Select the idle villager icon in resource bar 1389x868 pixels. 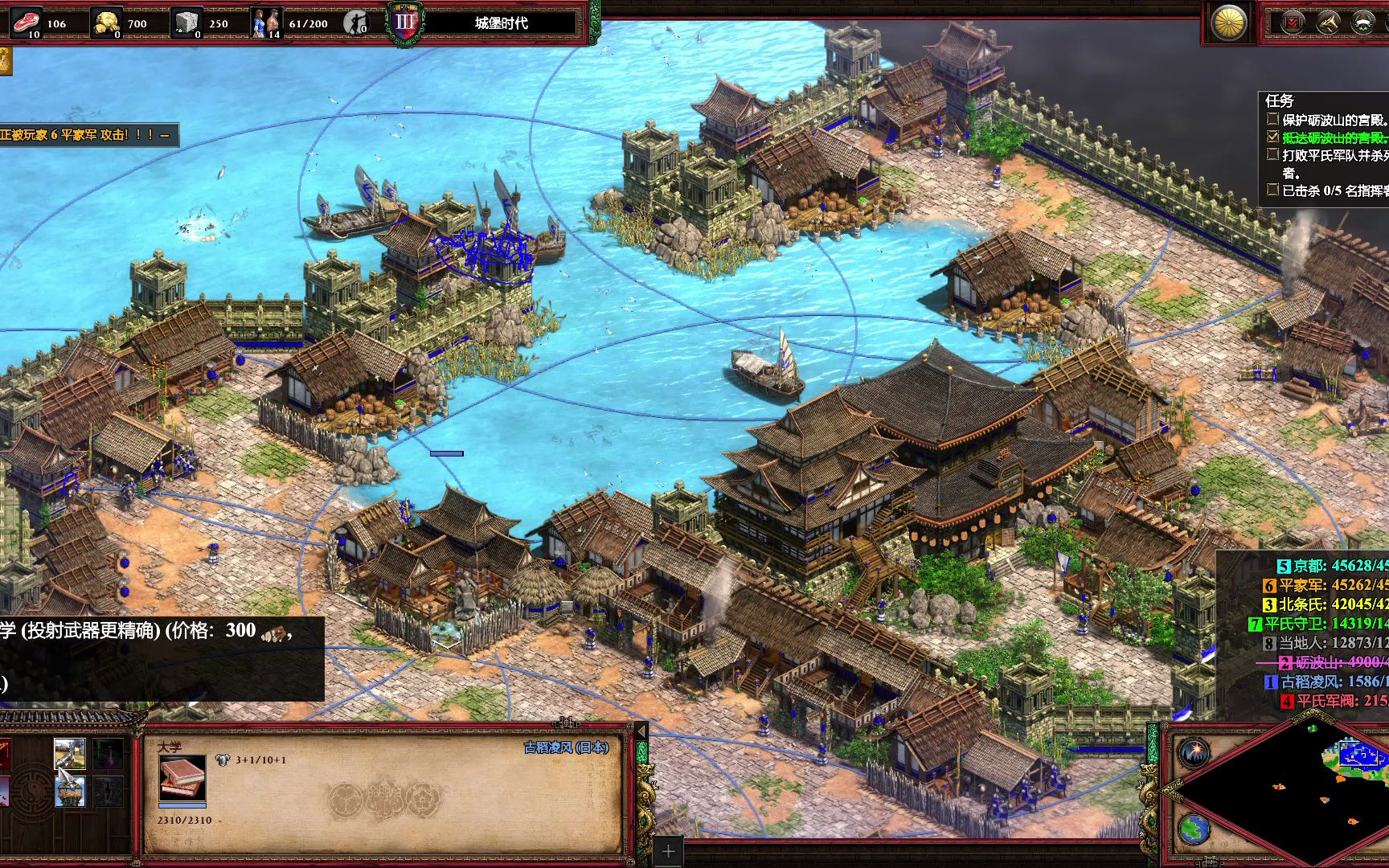coord(354,23)
